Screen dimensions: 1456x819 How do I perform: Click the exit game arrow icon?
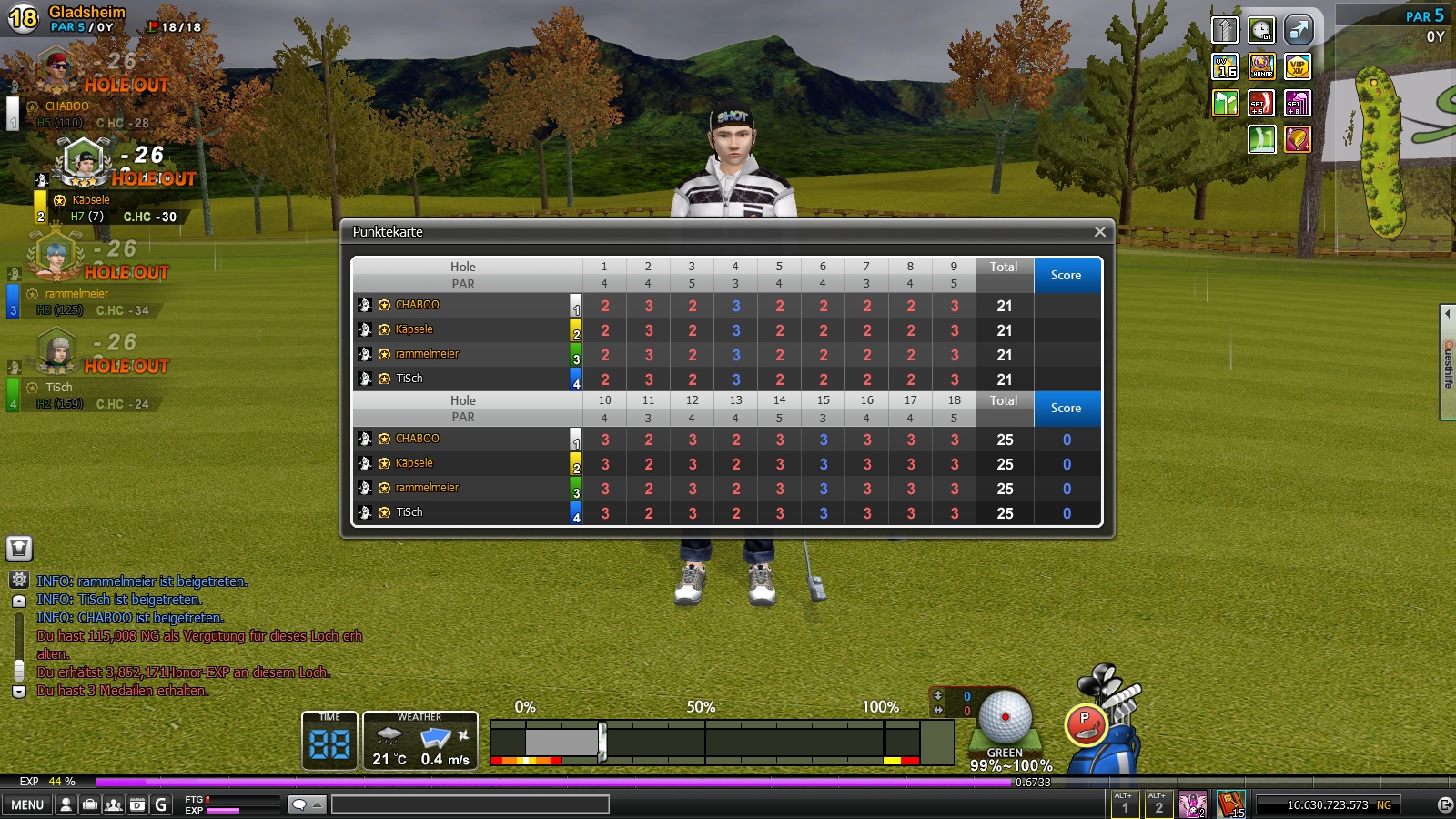point(1444,804)
